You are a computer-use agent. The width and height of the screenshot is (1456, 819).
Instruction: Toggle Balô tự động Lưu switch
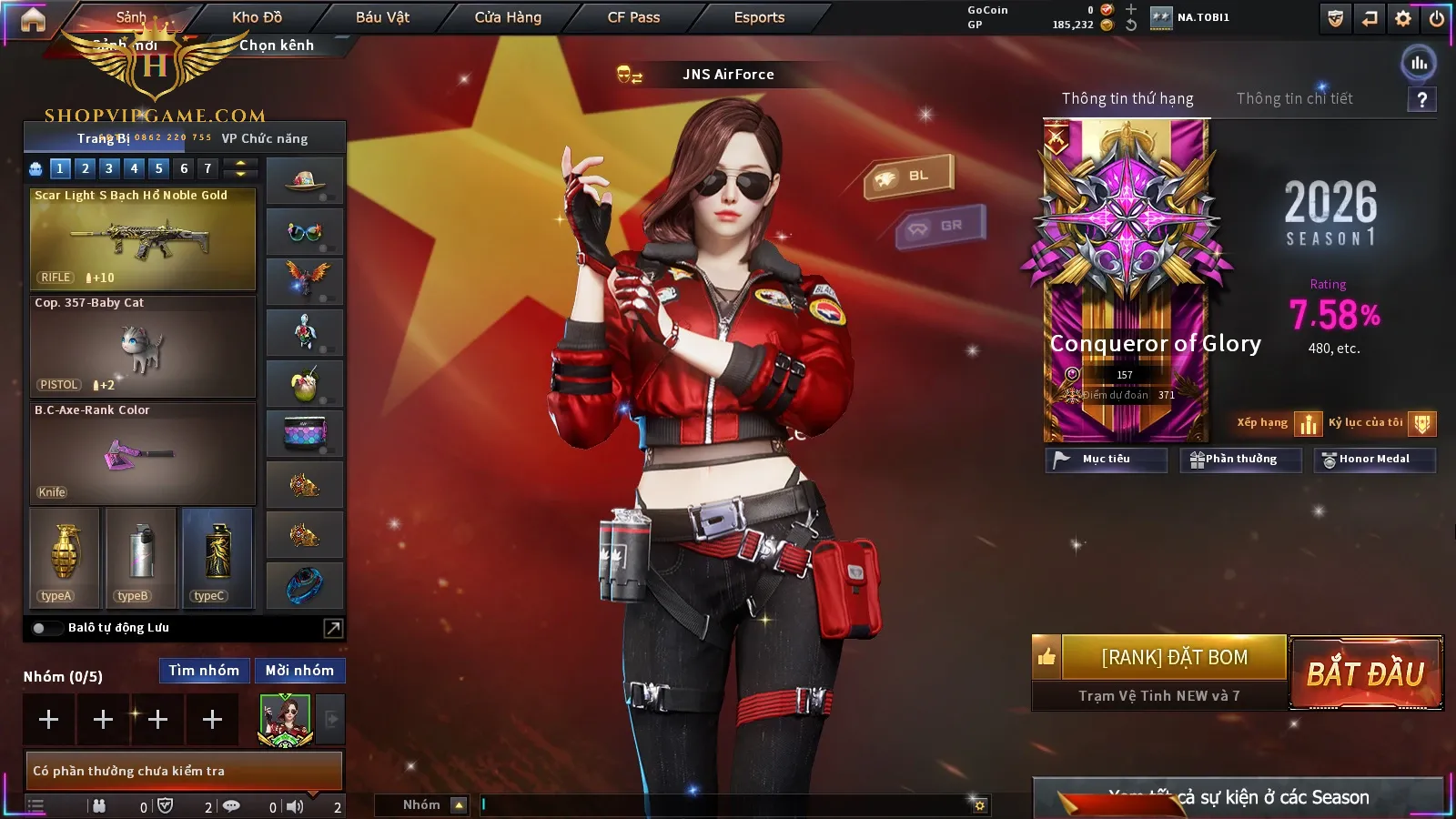pos(40,628)
